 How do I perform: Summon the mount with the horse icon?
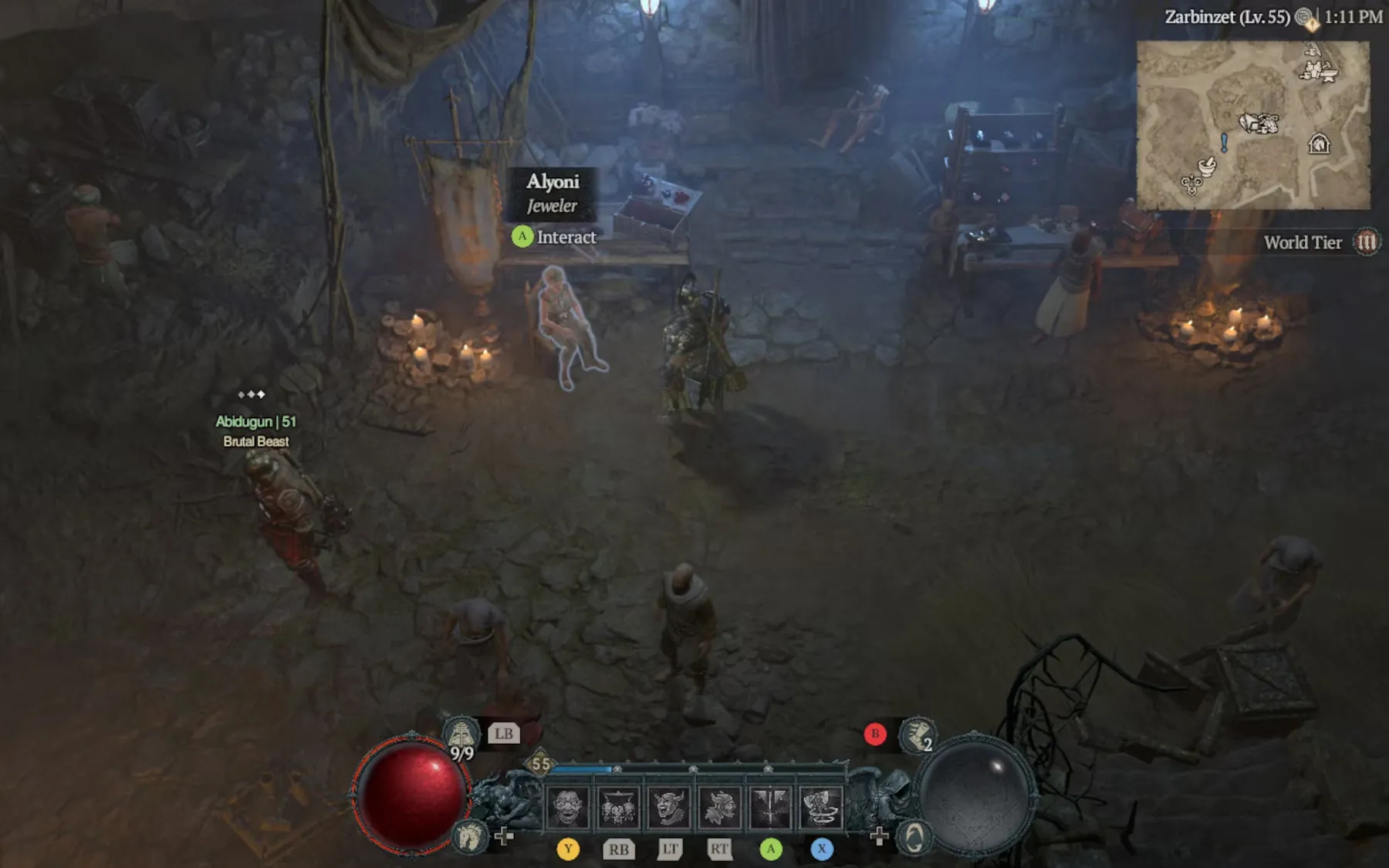pos(470,836)
